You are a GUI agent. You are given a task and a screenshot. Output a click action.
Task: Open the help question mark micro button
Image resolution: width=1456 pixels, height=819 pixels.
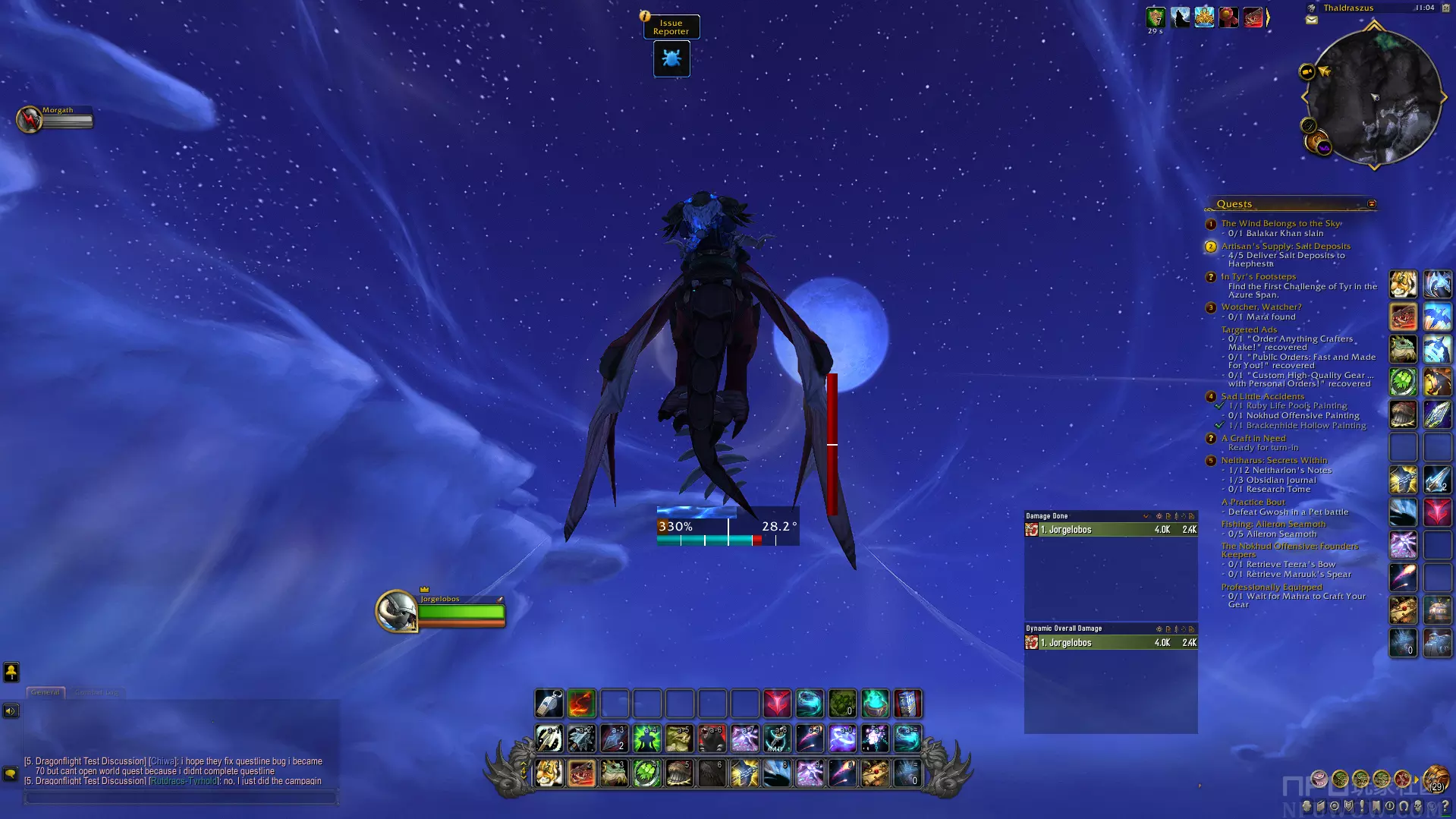(x=1445, y=806)
